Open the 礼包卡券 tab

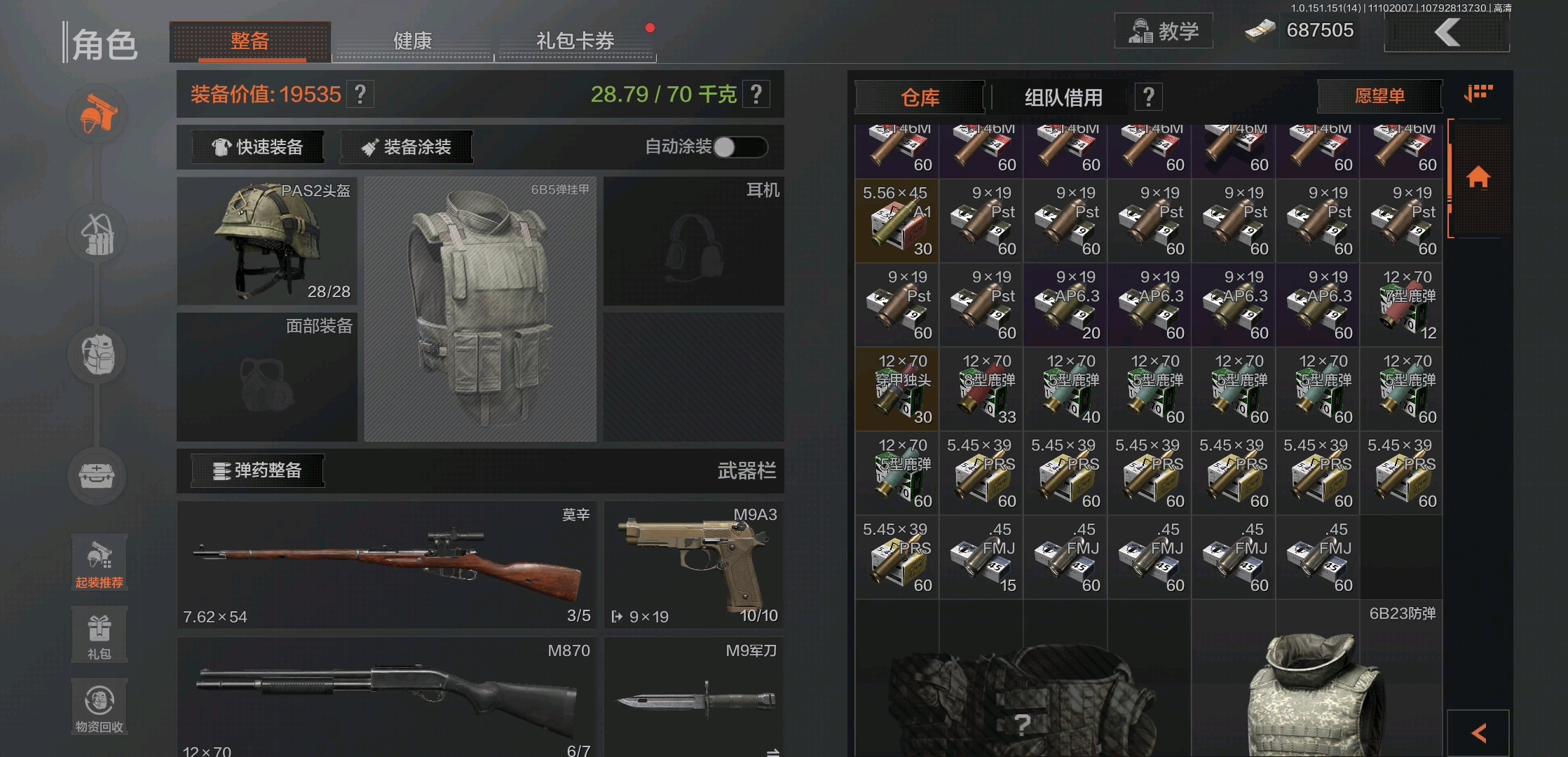coord(575,41)
